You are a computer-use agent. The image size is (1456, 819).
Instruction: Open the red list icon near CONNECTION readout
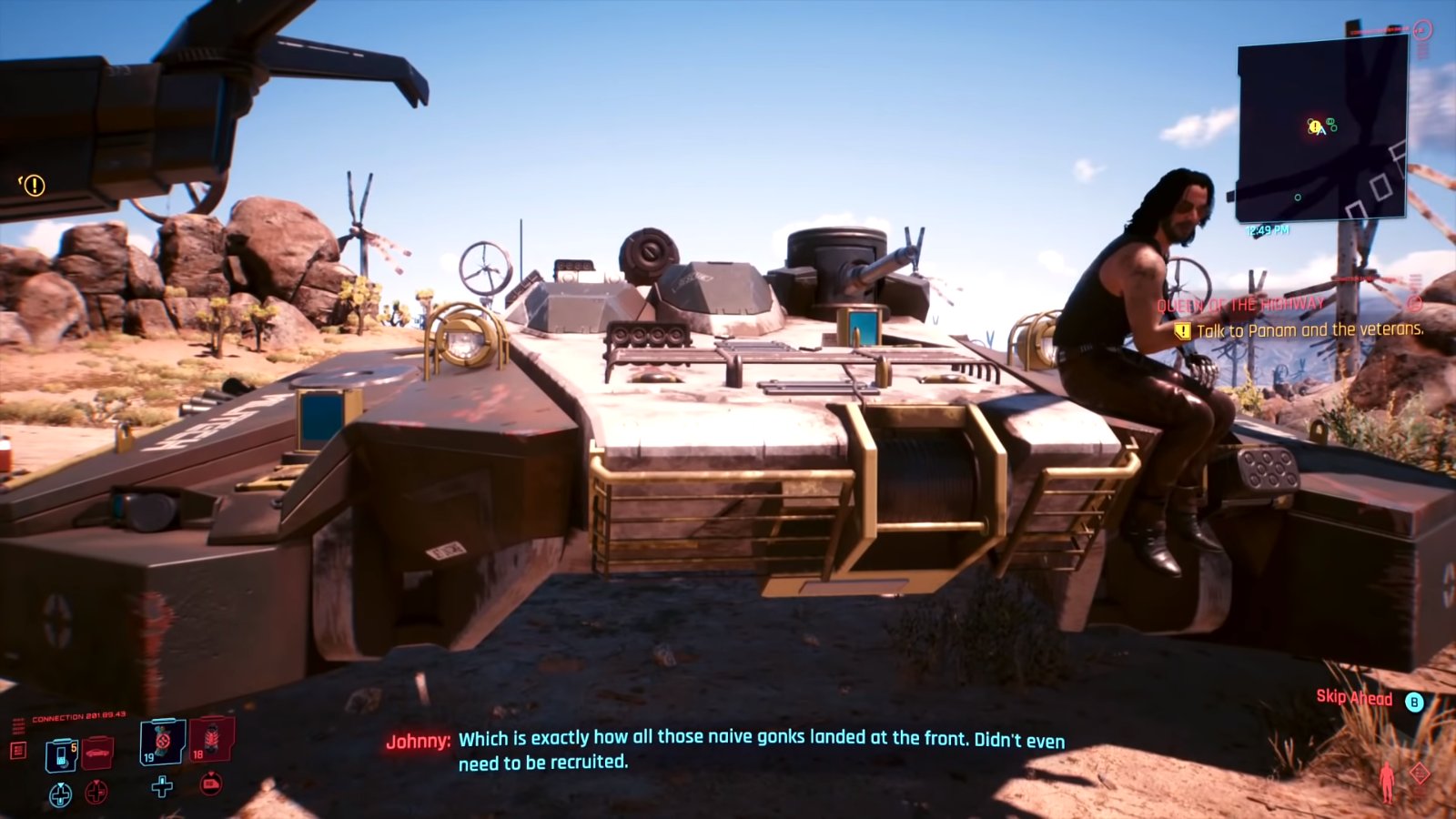pos(21,751)
